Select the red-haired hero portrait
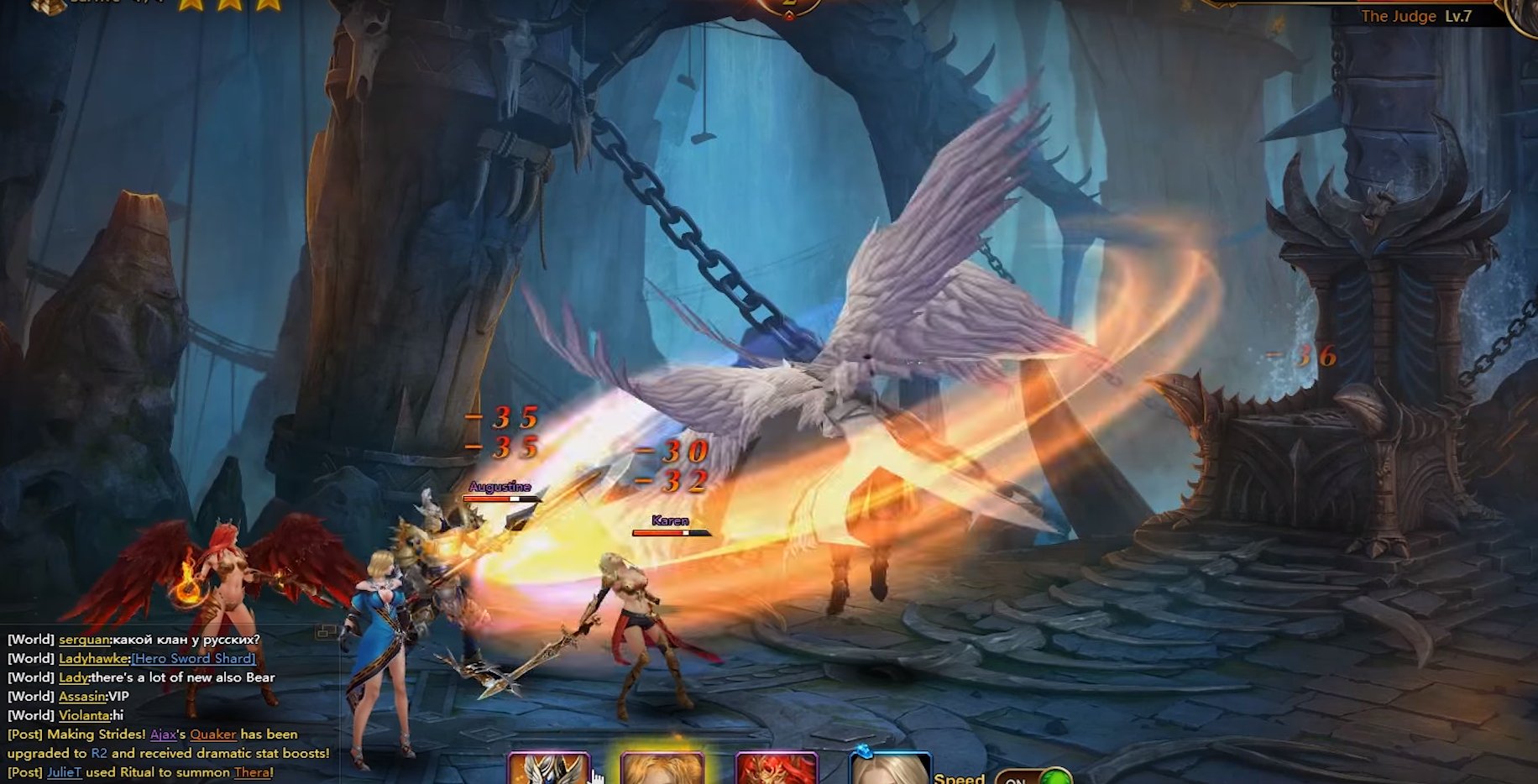The height and width of the screenshot is (784, 1538). tap(776, 770)
